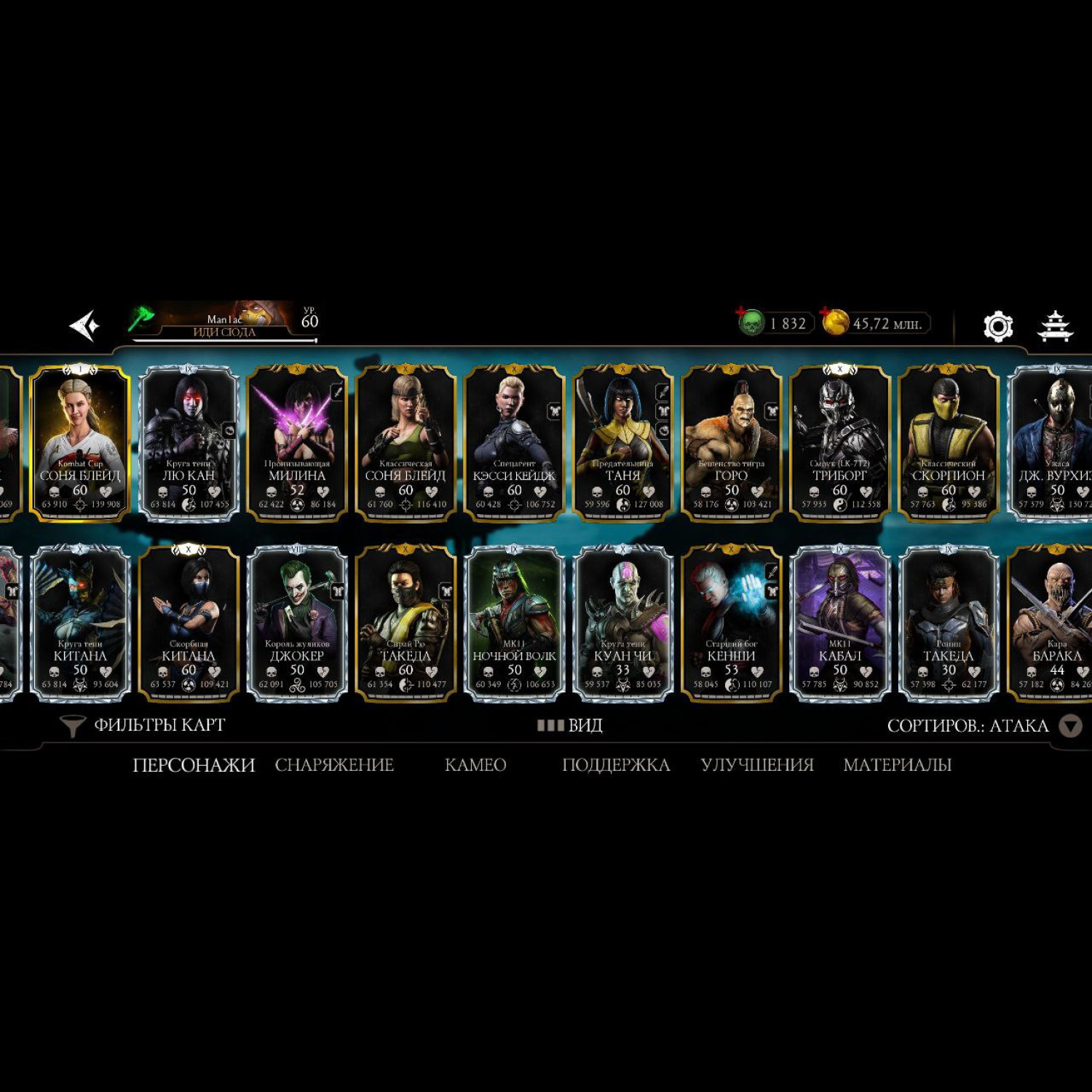Select the Kombat Cup Соня Блейд card

80,443
